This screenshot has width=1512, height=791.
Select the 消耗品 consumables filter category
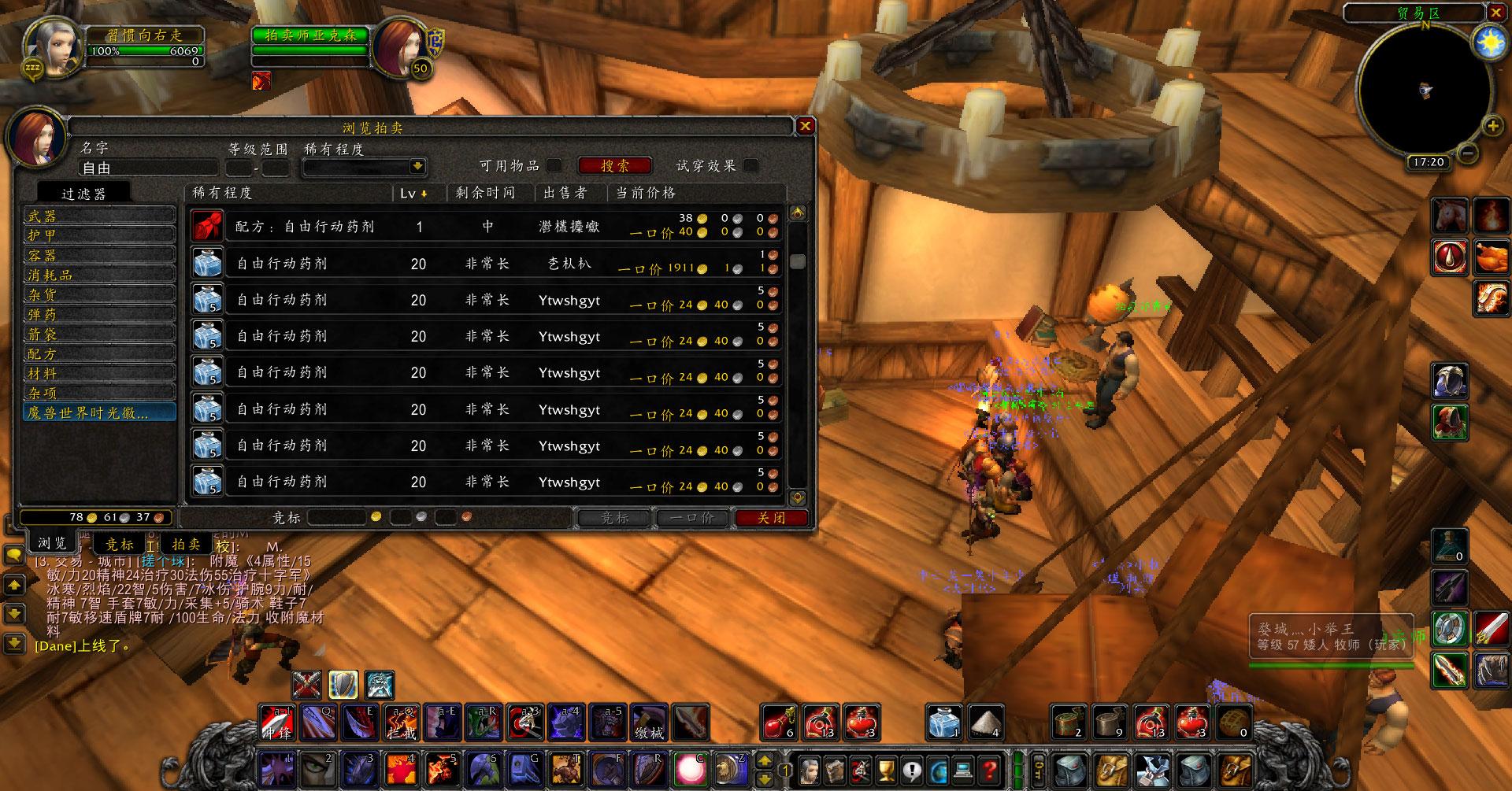99,275
